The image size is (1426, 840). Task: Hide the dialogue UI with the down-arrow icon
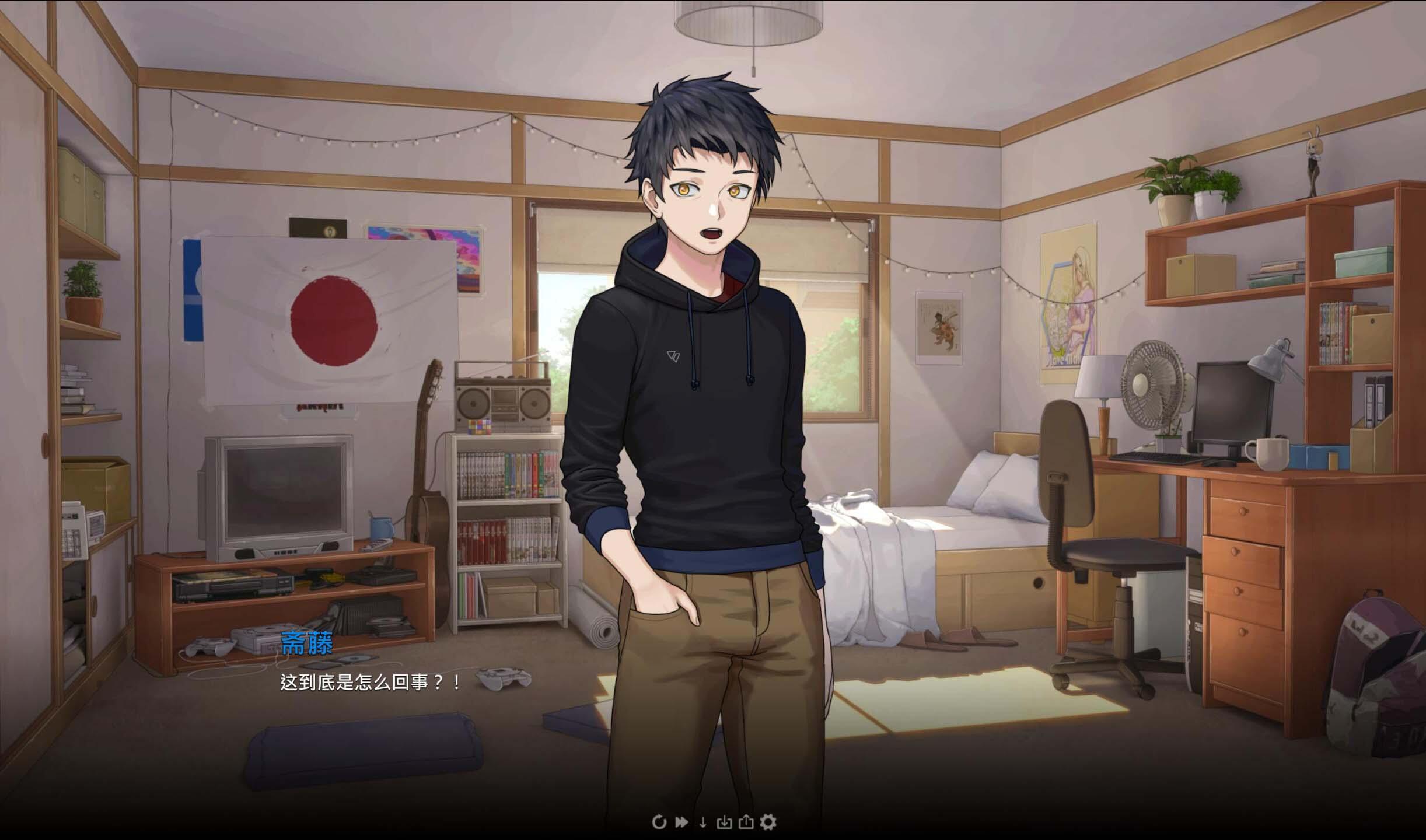click(703, 822)
